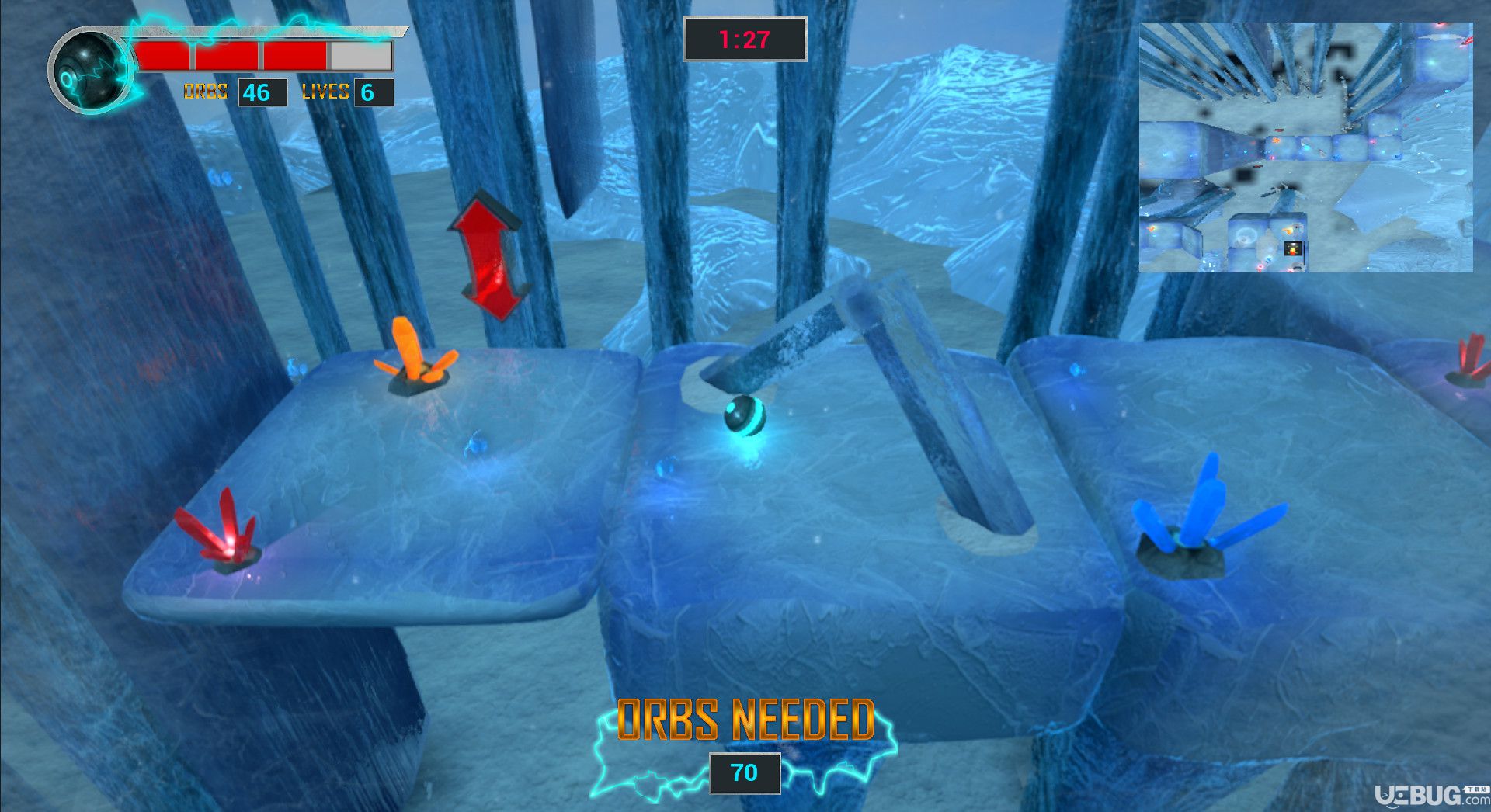The width and height of the screenshot is (1491, 812).
Task: Select the ball portrait icon beside the health bar
Action: [90, 71]
